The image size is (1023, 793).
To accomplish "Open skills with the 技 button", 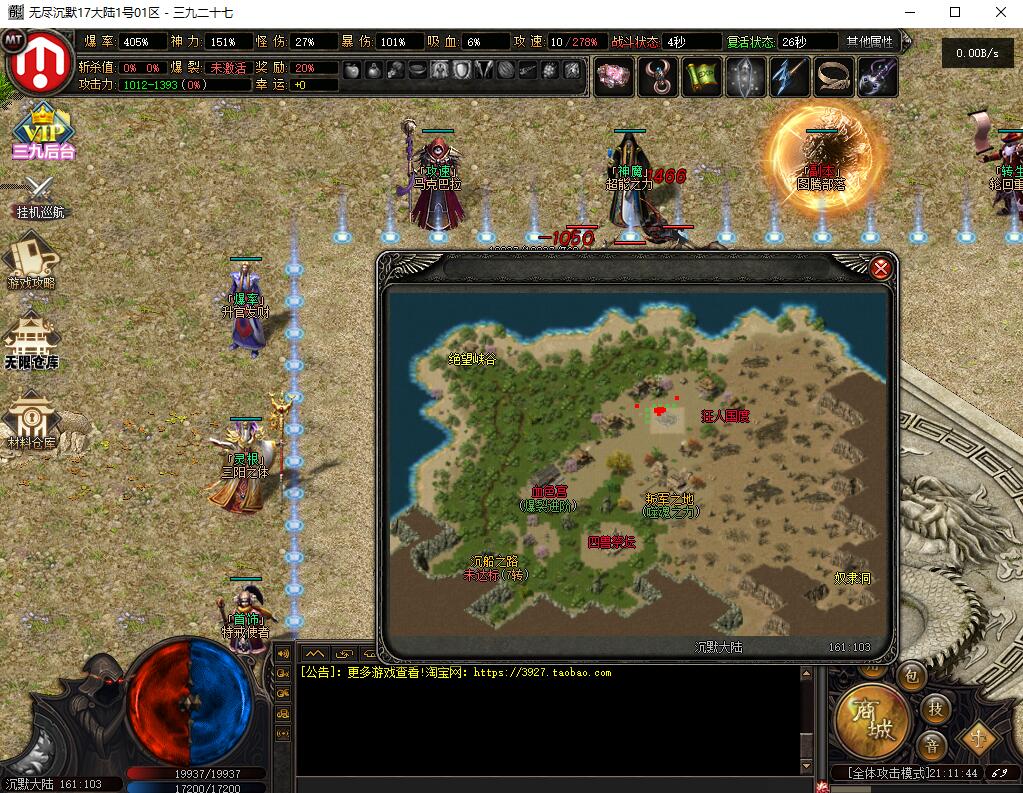I will click(x=935, y=708).
